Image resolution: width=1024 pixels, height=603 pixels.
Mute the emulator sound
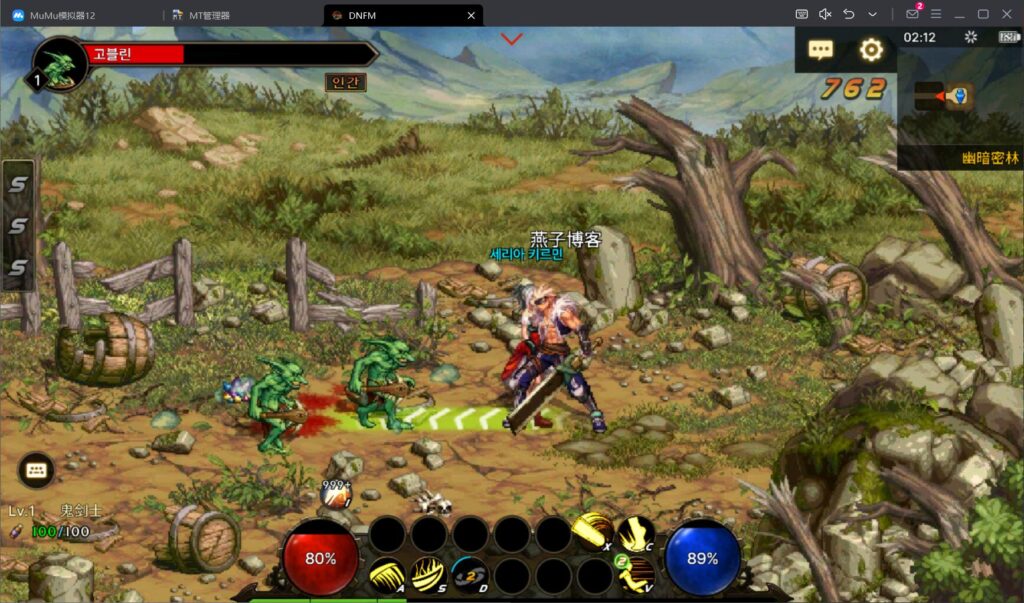point(825,14)
